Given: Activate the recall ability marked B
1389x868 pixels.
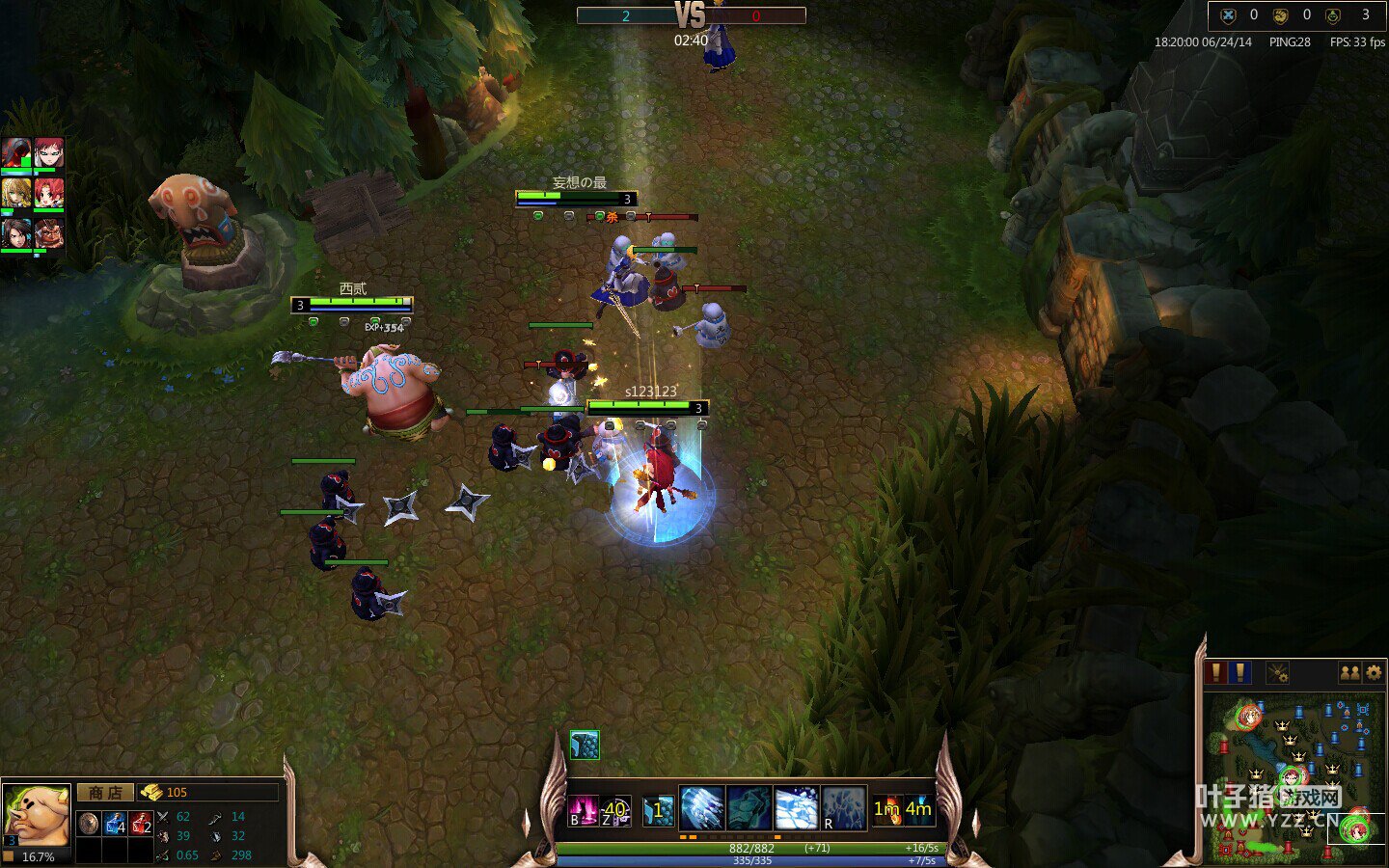Looking at the screenshot, I should tap(583, 811).
